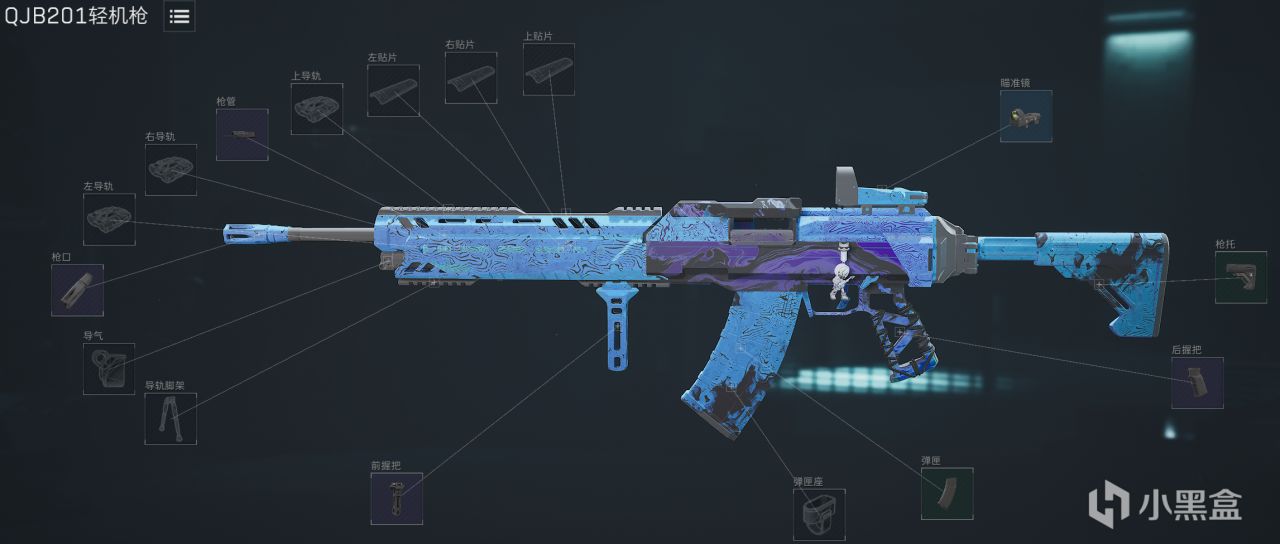This screenshot has height=544, width=1280.
Task: Open the list menu beside the weapon name
Action: [x=179, y=16]
